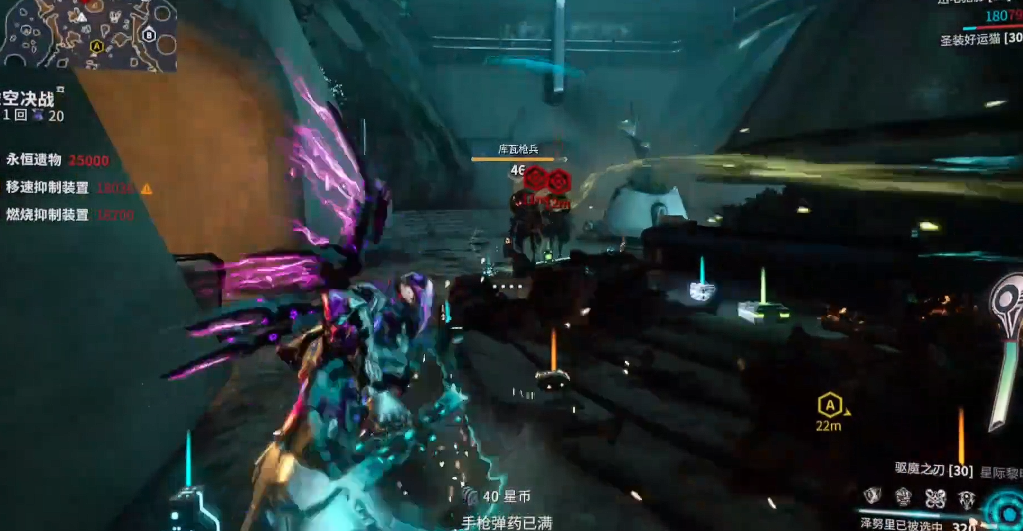This screenshot has width=1023, height=531.
Task: Activate the second warframe ability icon
Action: pos(903,497)
